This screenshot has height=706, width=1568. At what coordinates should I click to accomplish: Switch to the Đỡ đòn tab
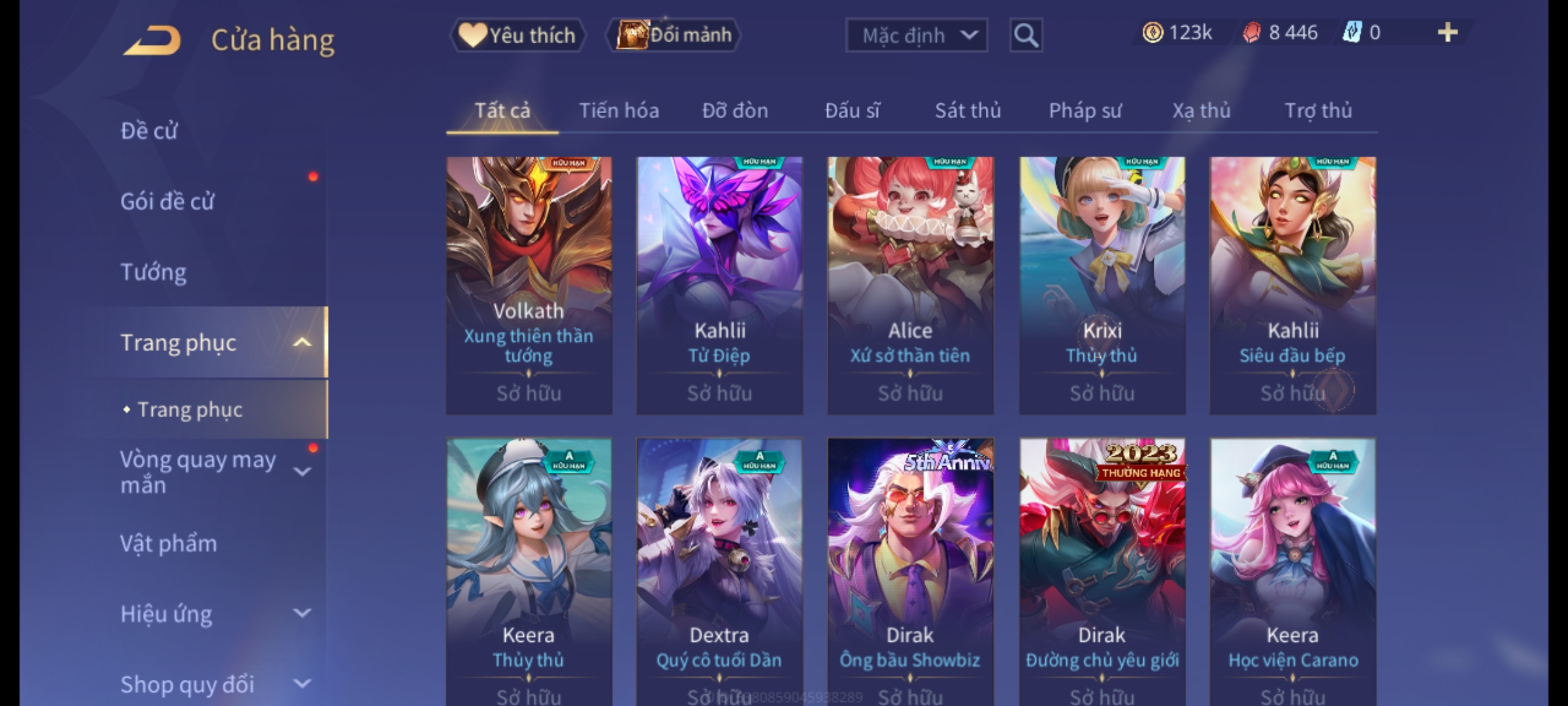coord(735,110)
